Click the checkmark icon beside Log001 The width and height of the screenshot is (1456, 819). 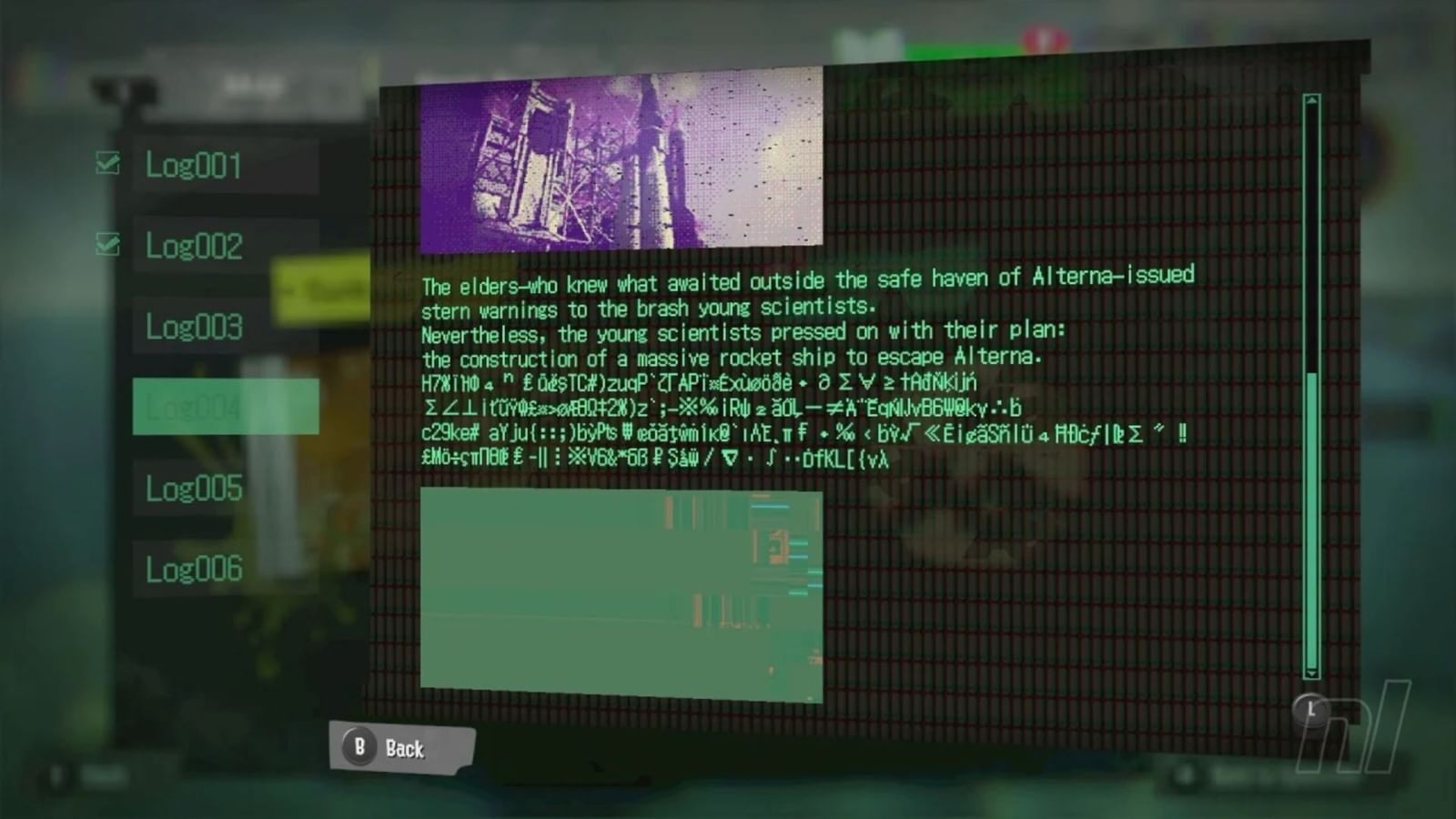[108, 164]
